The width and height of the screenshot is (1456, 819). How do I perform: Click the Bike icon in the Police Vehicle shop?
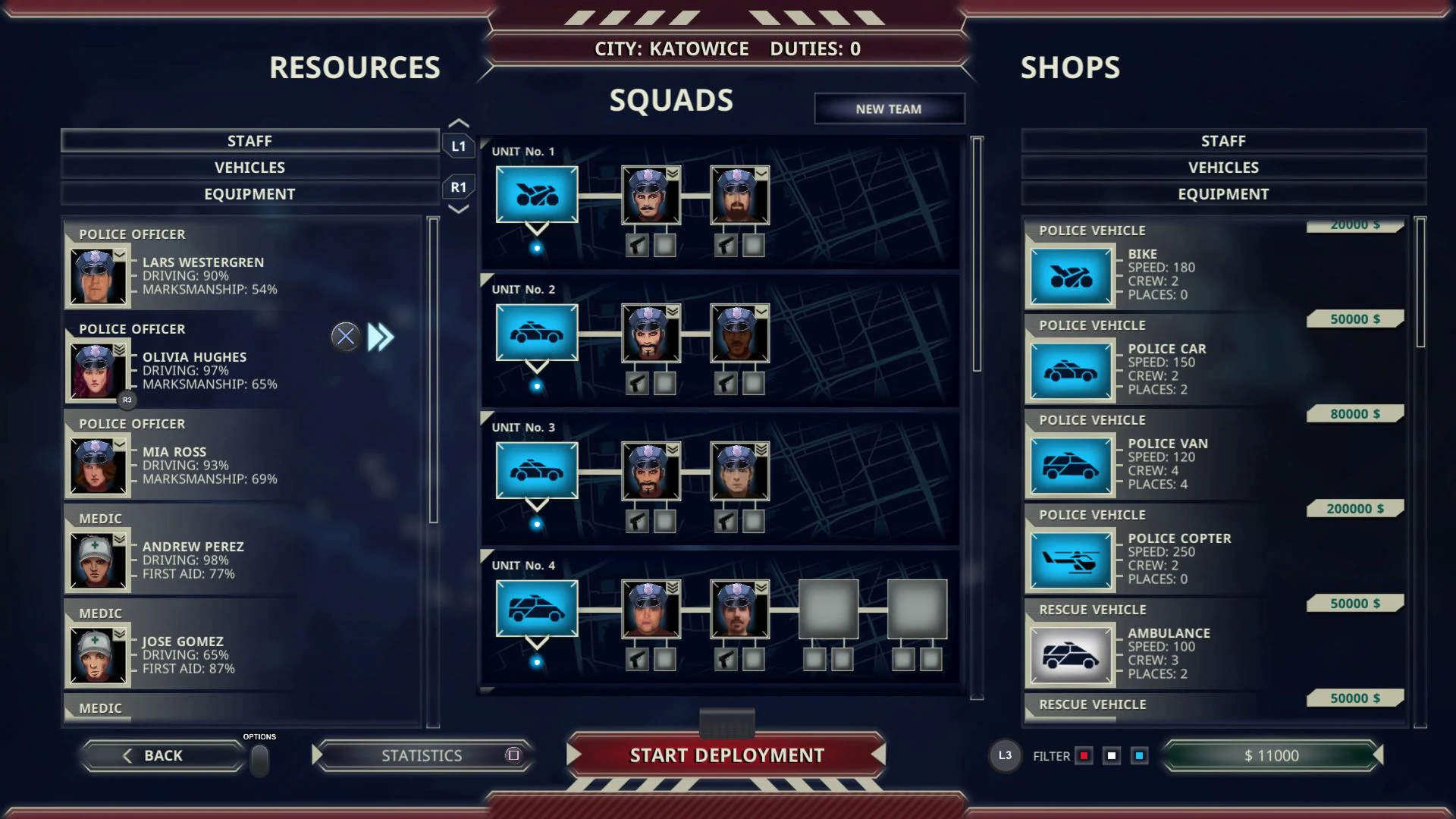(x=1070, y=275)
